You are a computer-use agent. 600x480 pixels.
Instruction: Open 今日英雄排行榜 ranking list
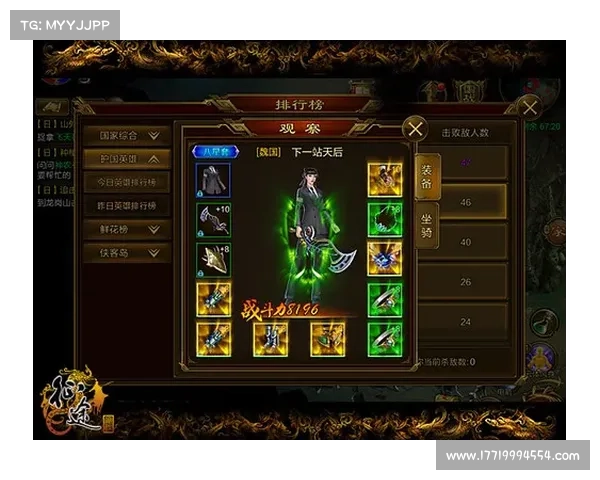pyautogui.click(x=126, y=182)
